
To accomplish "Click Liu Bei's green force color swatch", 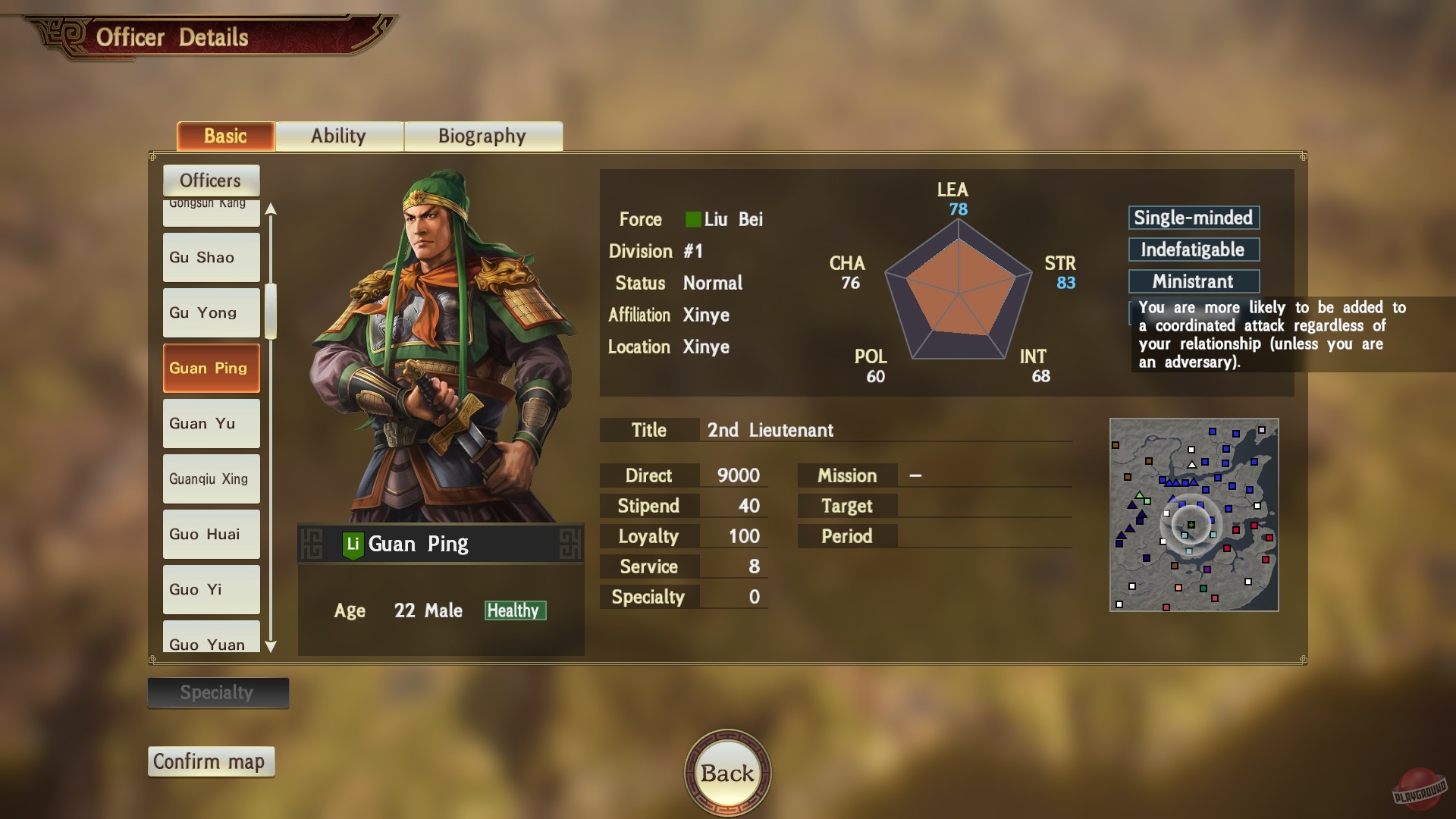I will point(692,220).
